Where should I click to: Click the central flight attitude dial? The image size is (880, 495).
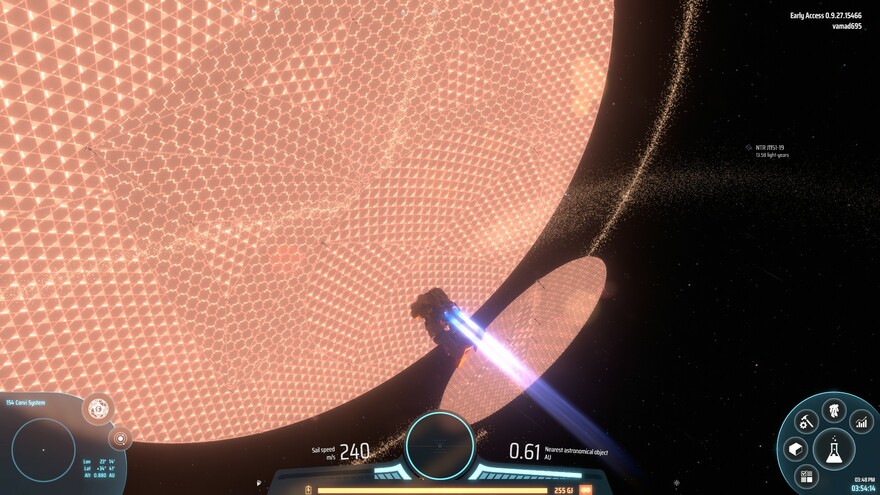(439, 444)
